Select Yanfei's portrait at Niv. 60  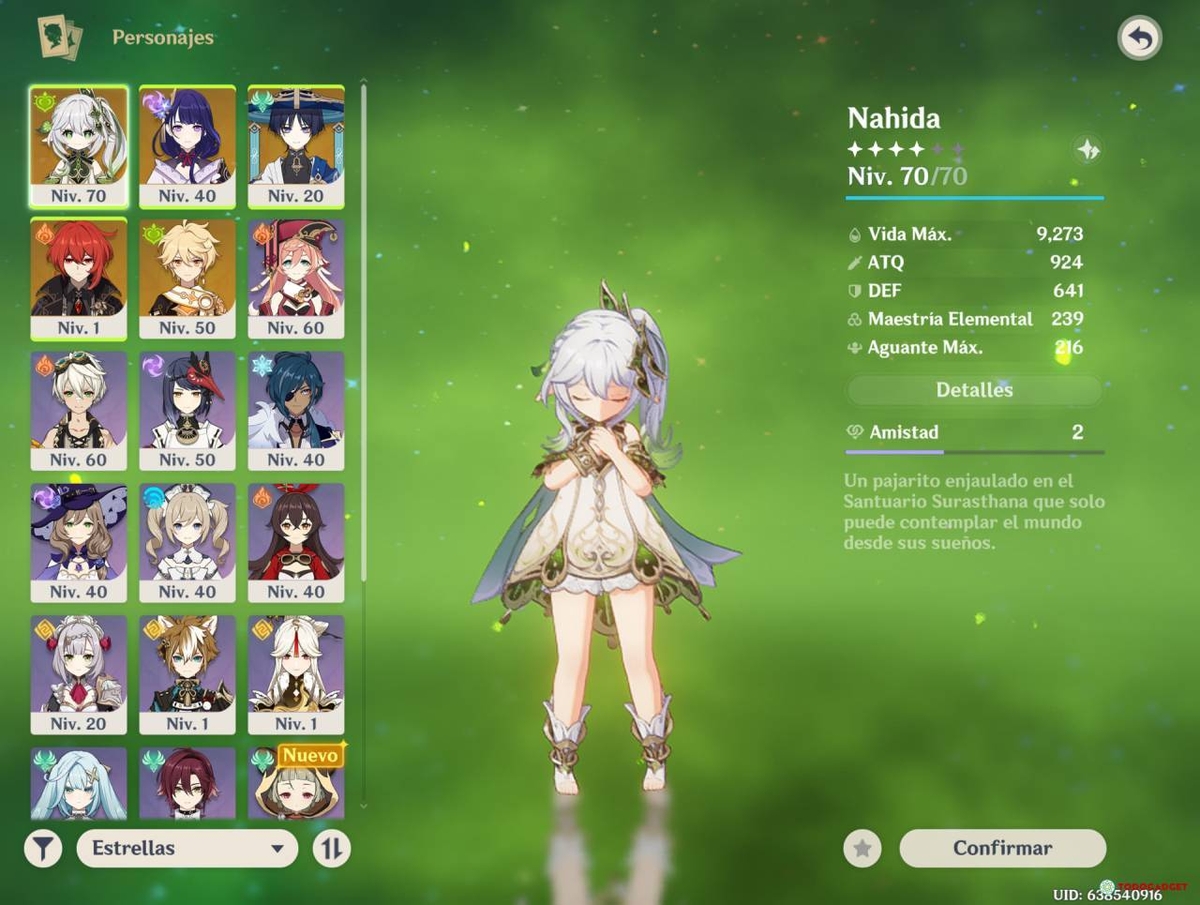click(296, 278)
